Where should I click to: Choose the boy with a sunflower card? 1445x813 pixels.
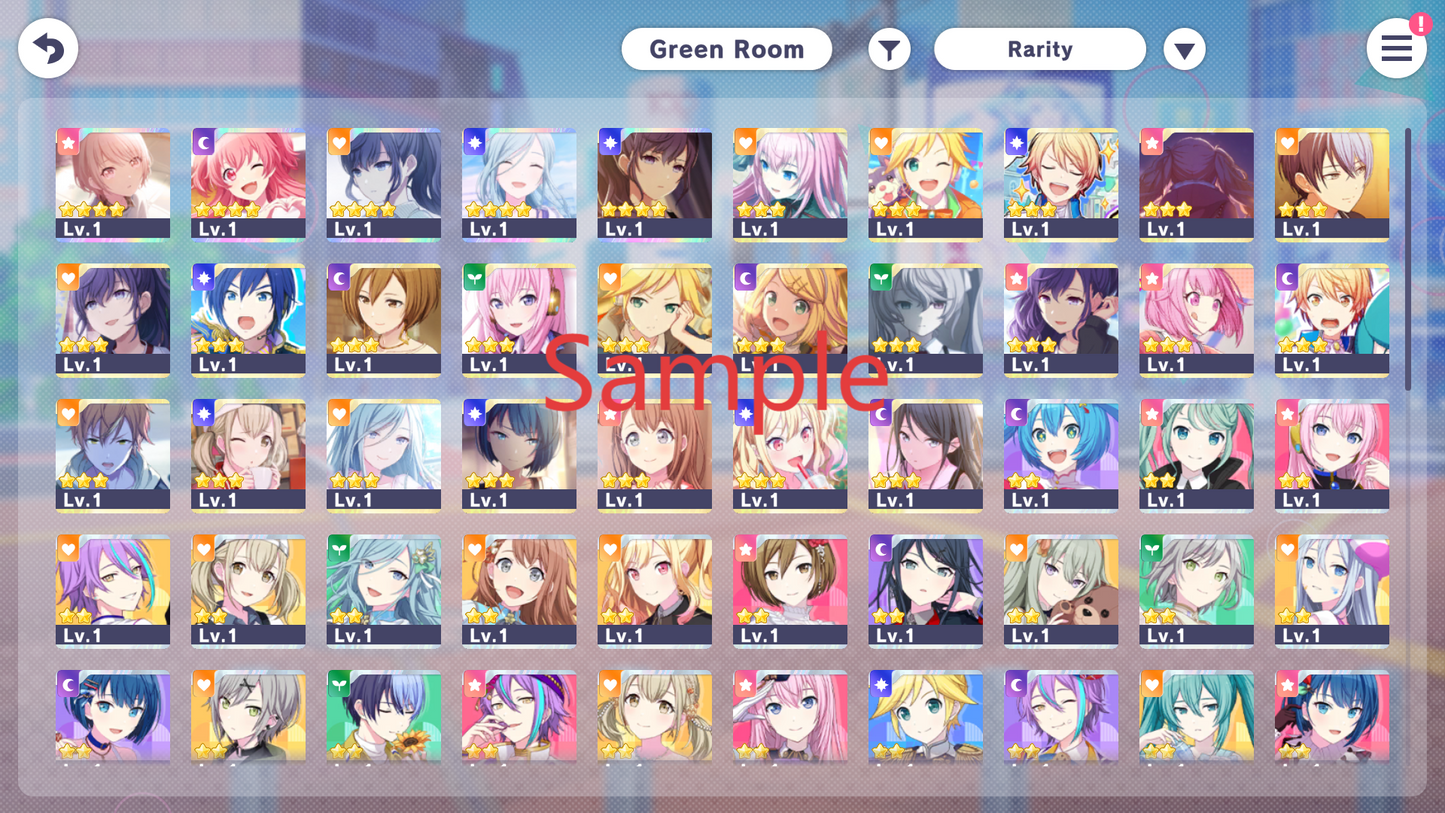coord(384,715)
